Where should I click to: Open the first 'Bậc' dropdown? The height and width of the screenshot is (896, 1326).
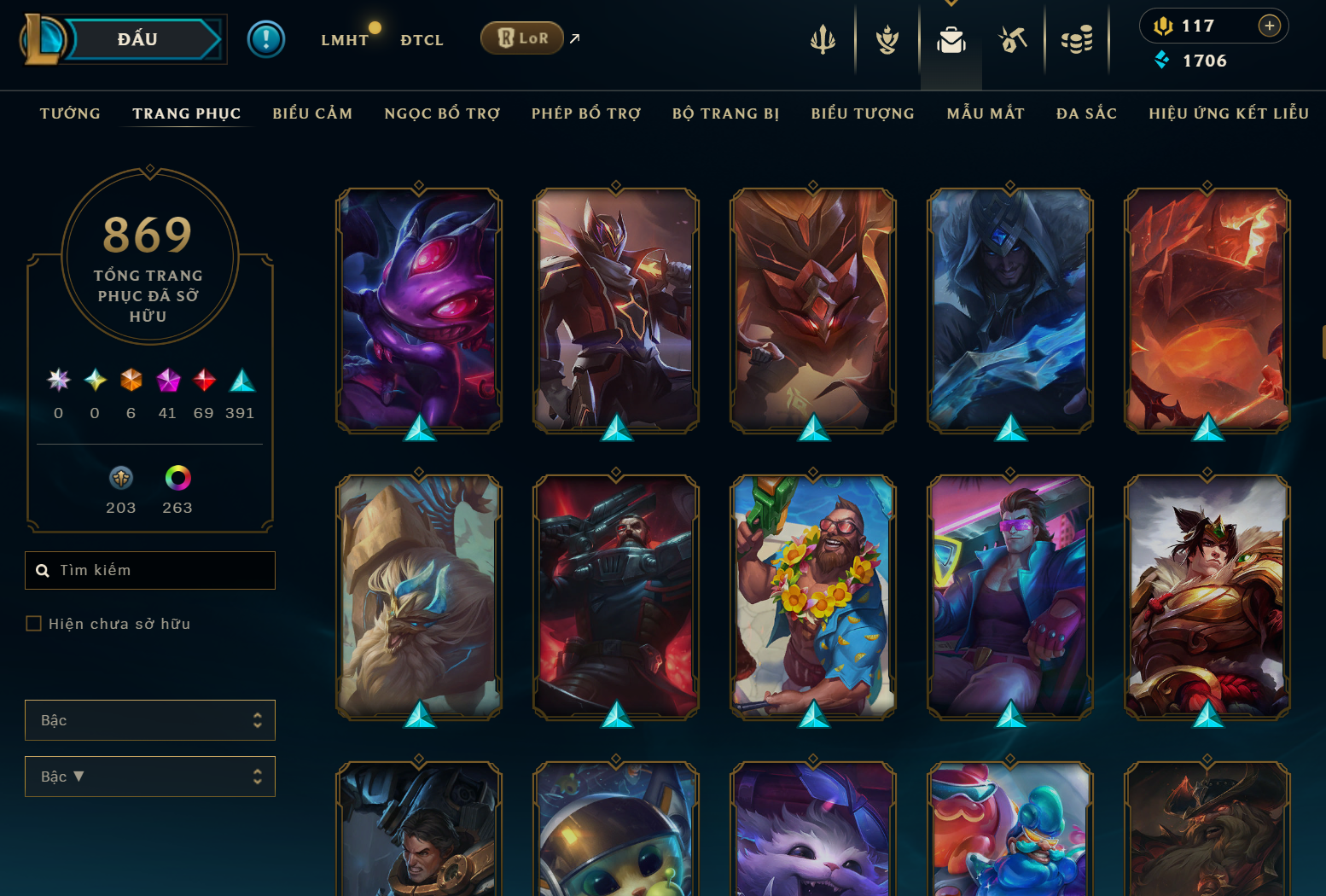pyautogui.click(x=150, y=720)
